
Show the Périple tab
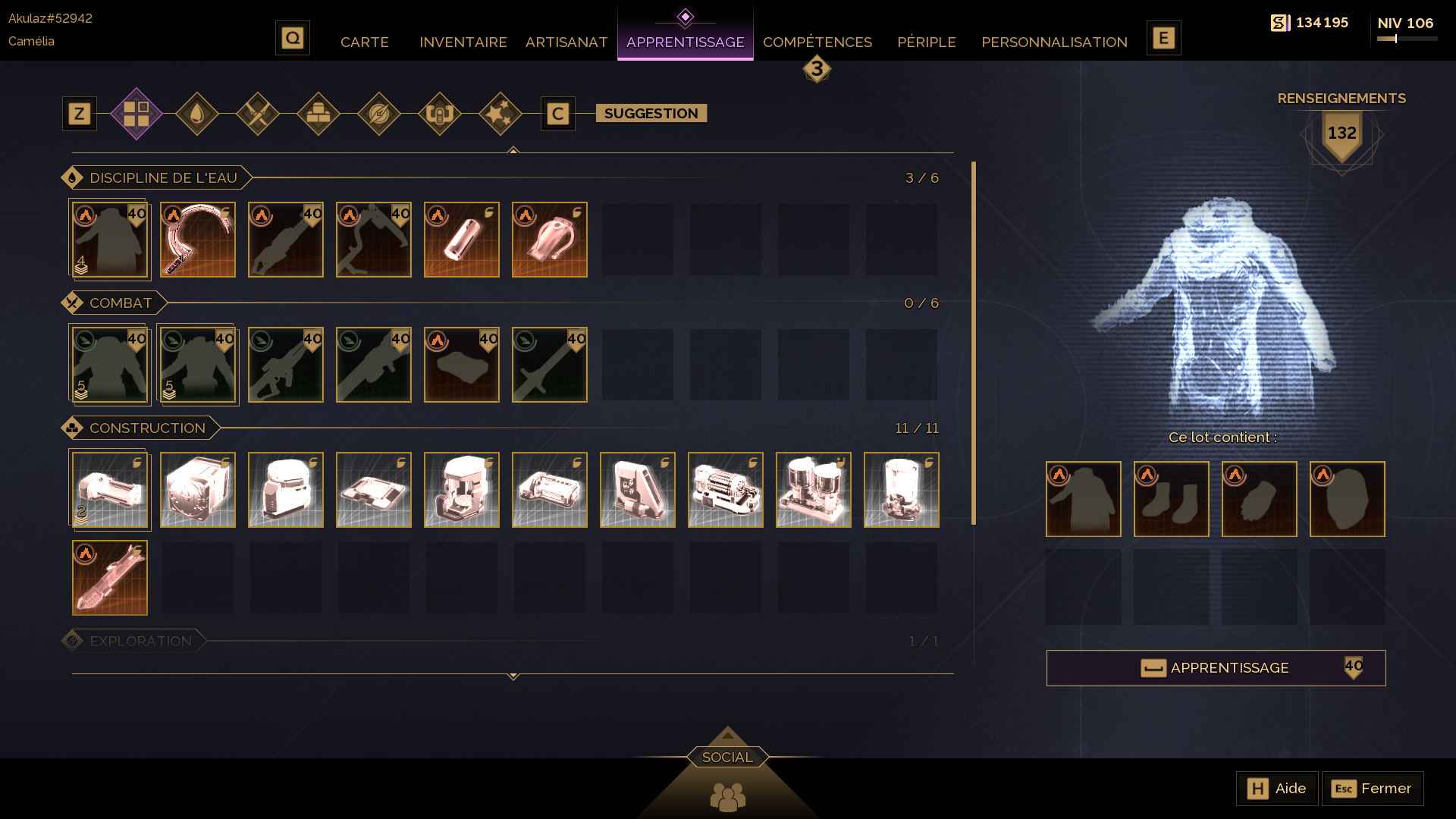pos(926,42)
